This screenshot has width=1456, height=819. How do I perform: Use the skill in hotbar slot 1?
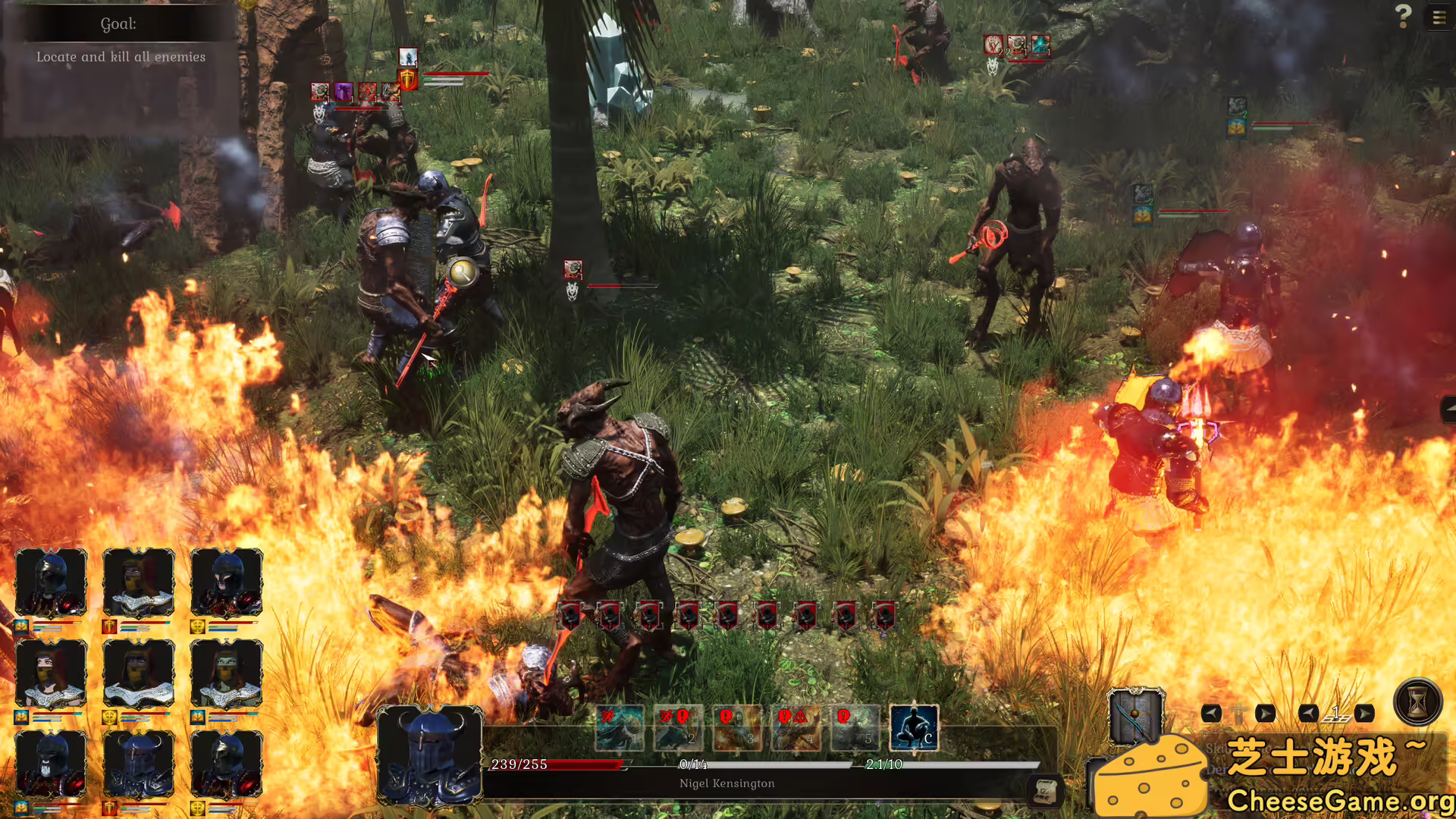point(620,728)
